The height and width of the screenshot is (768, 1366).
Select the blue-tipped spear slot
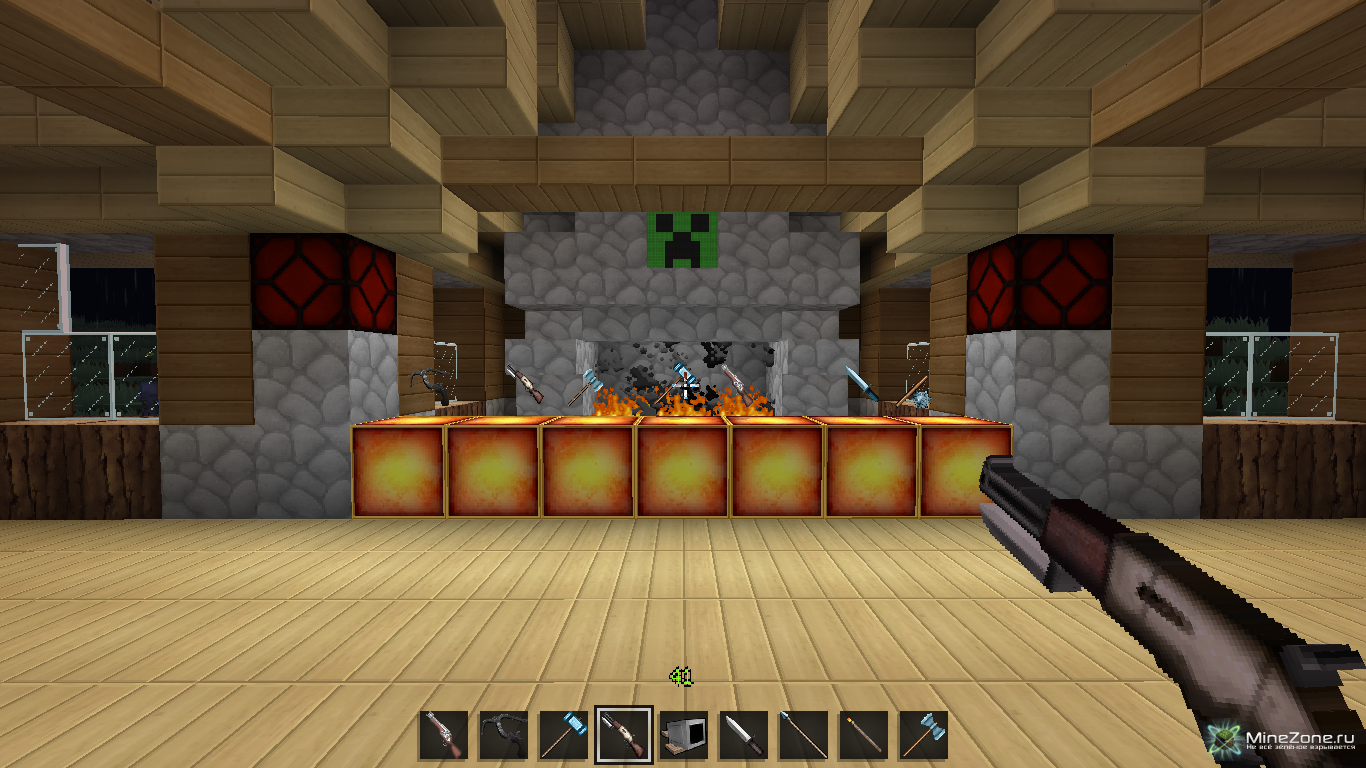pyautogui.click(x=803, y=735)
